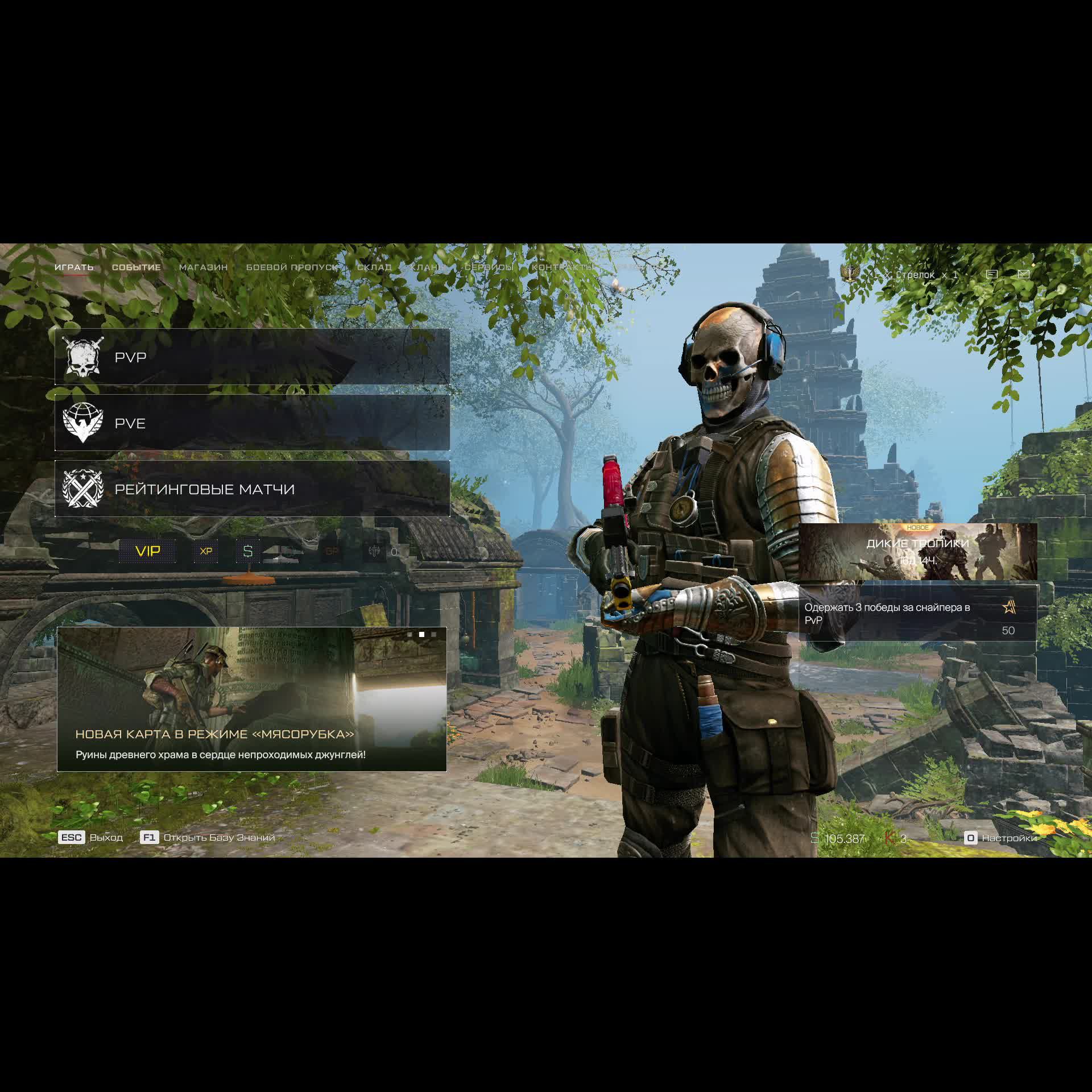Activate the dollar-sign currency booster icon
This screenshot has width=1092, height=1092.
pyautogui.click(x=248, y=551)
